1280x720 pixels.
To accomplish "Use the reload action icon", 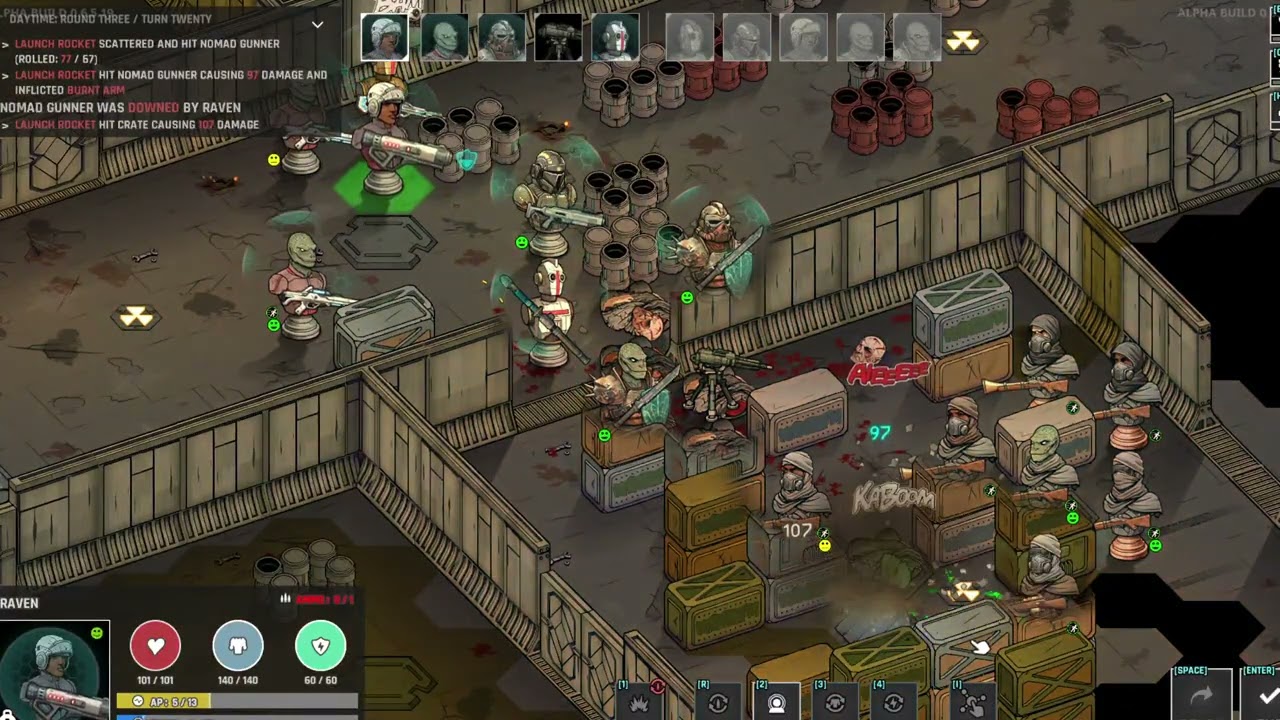I will [717, 702].
